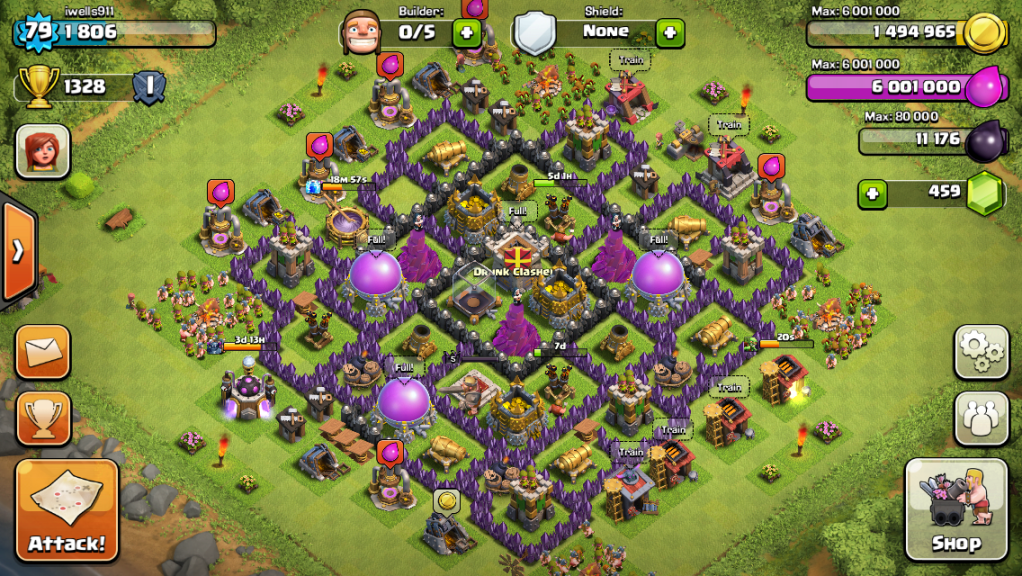Buy a shield with the green plus
The height and width of the screenshot is (576, 1022).
[x=670, y=32]
